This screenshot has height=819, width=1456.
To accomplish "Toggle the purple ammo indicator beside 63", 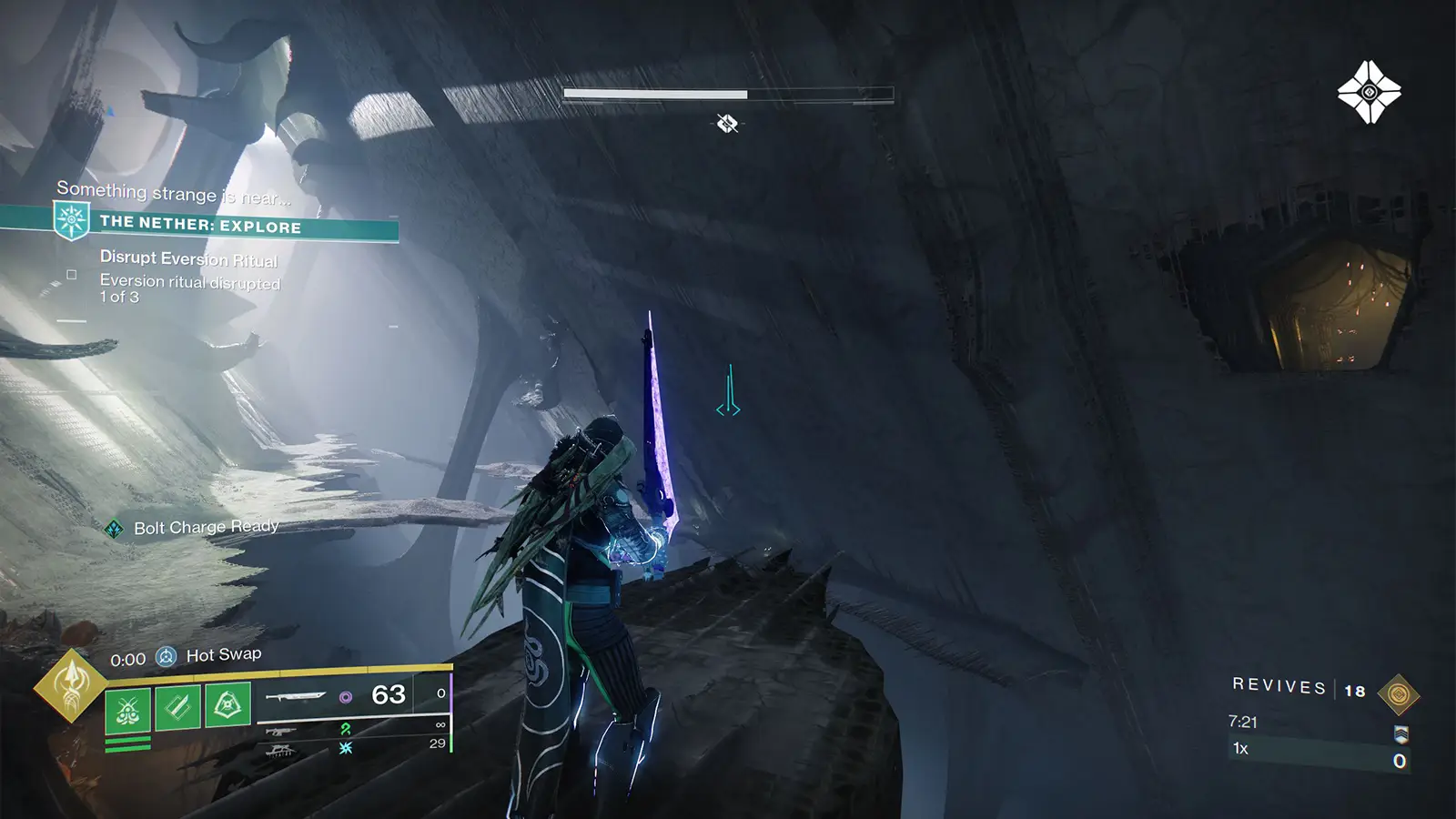I will coord(345,697).
